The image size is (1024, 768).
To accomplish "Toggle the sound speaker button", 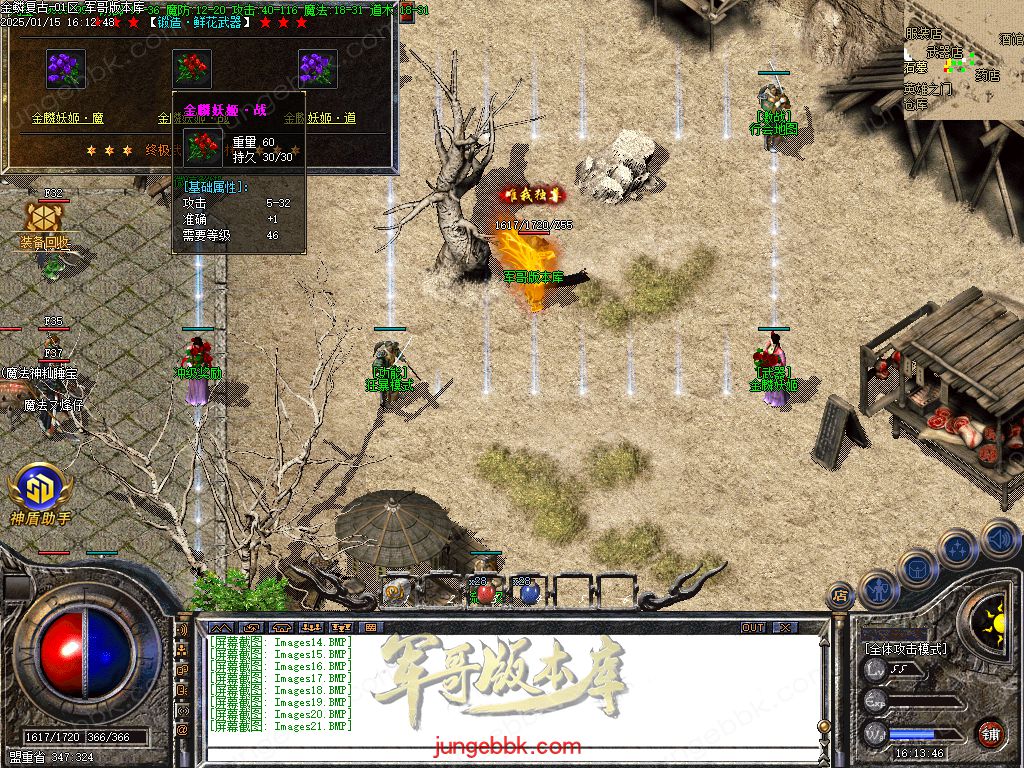I will pos(998,537).
